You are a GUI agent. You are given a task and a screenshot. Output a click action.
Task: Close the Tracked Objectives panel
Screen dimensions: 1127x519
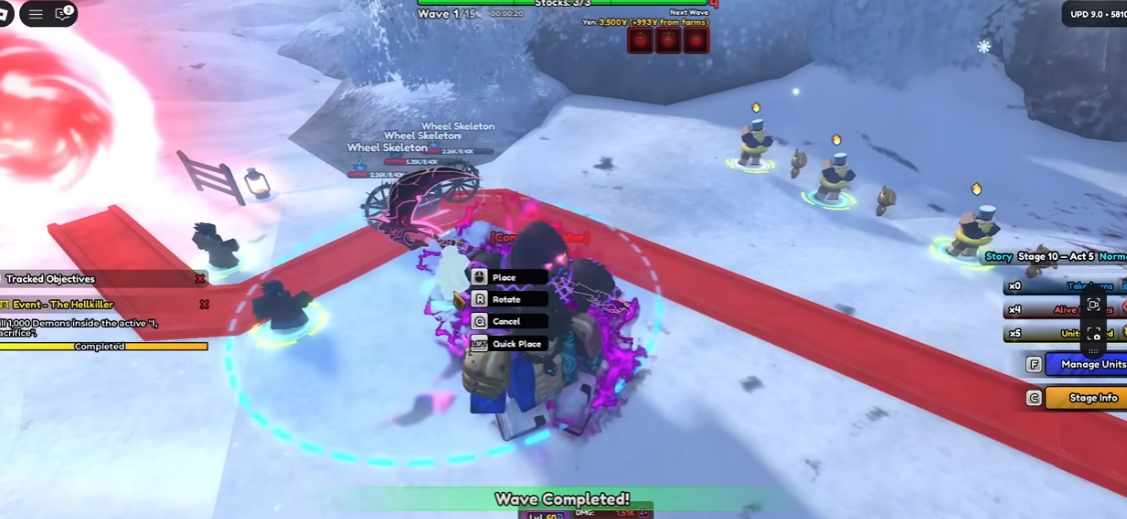coord(200,279)
